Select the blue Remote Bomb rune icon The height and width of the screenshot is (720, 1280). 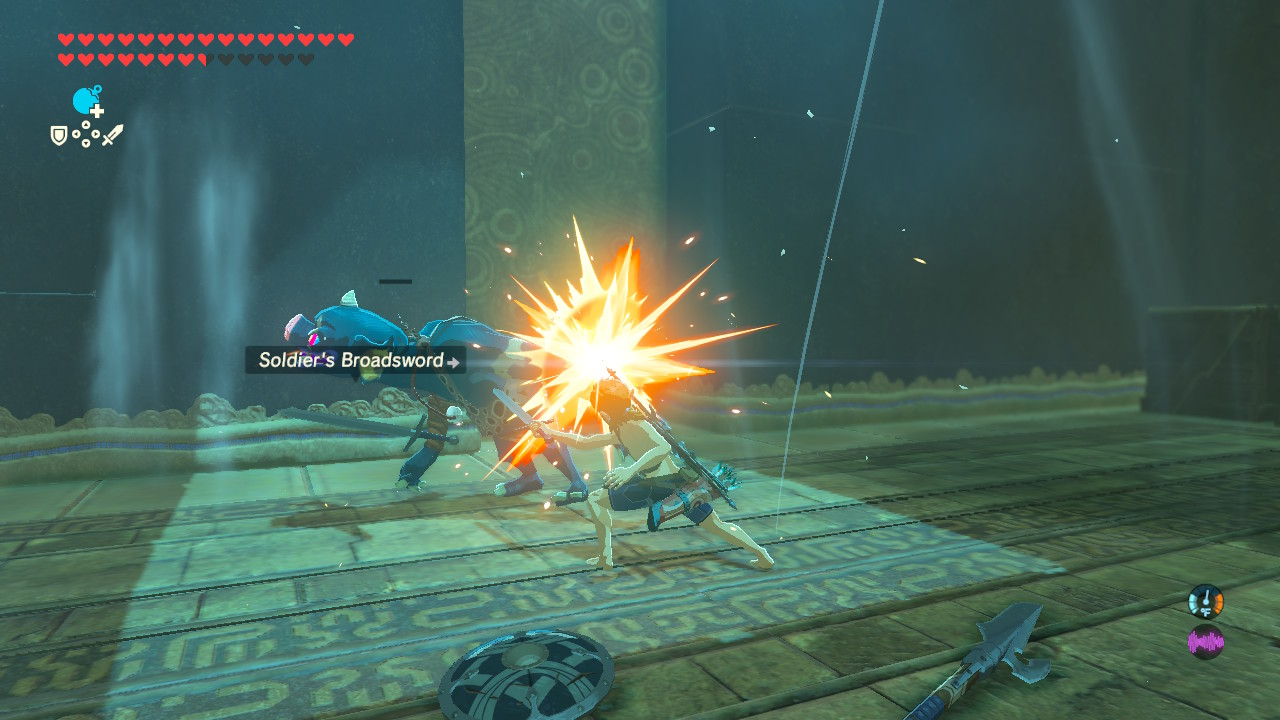[x=83, y=100]
